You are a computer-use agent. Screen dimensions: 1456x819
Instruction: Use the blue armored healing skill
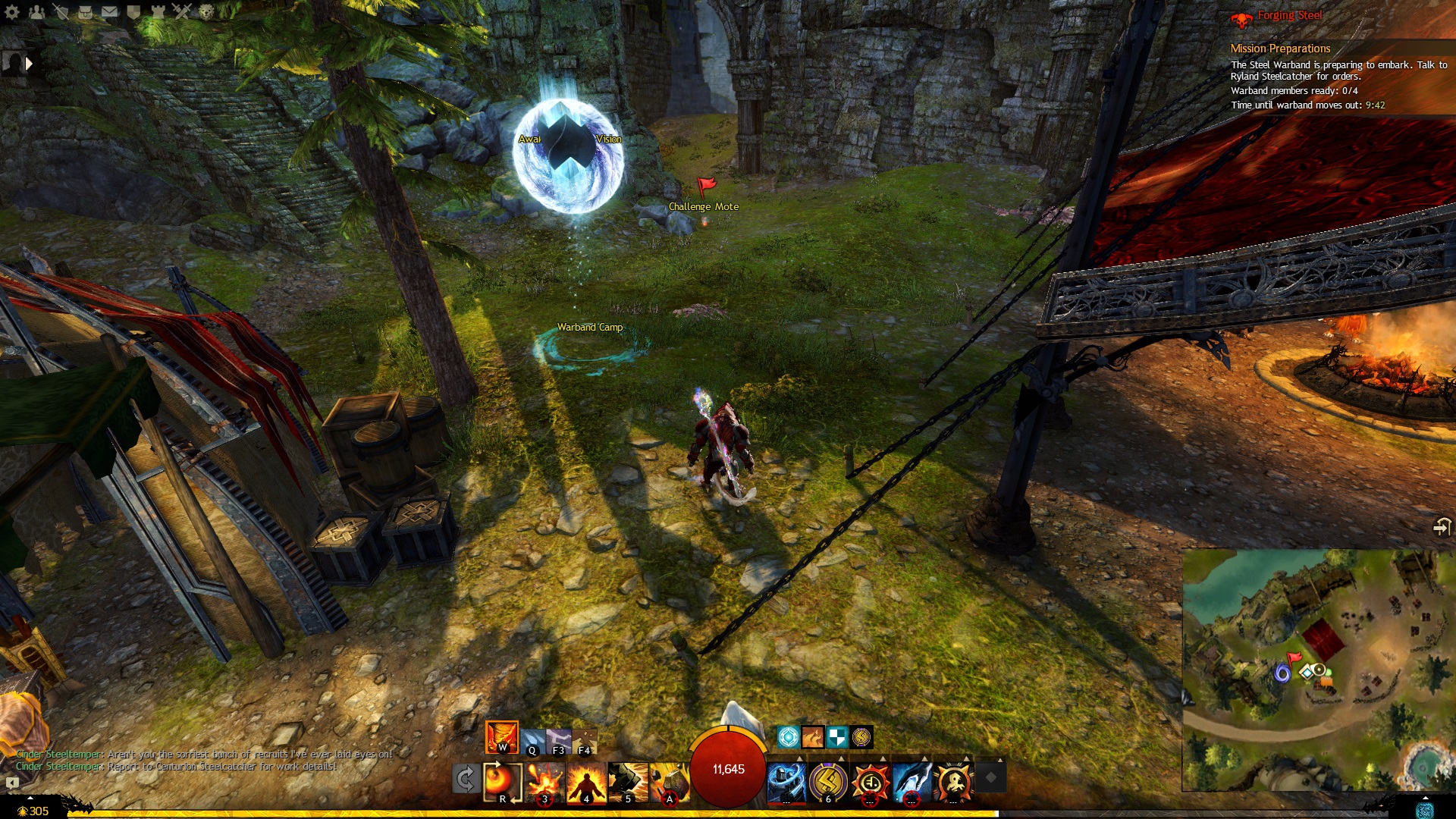(x=786, y=781)
